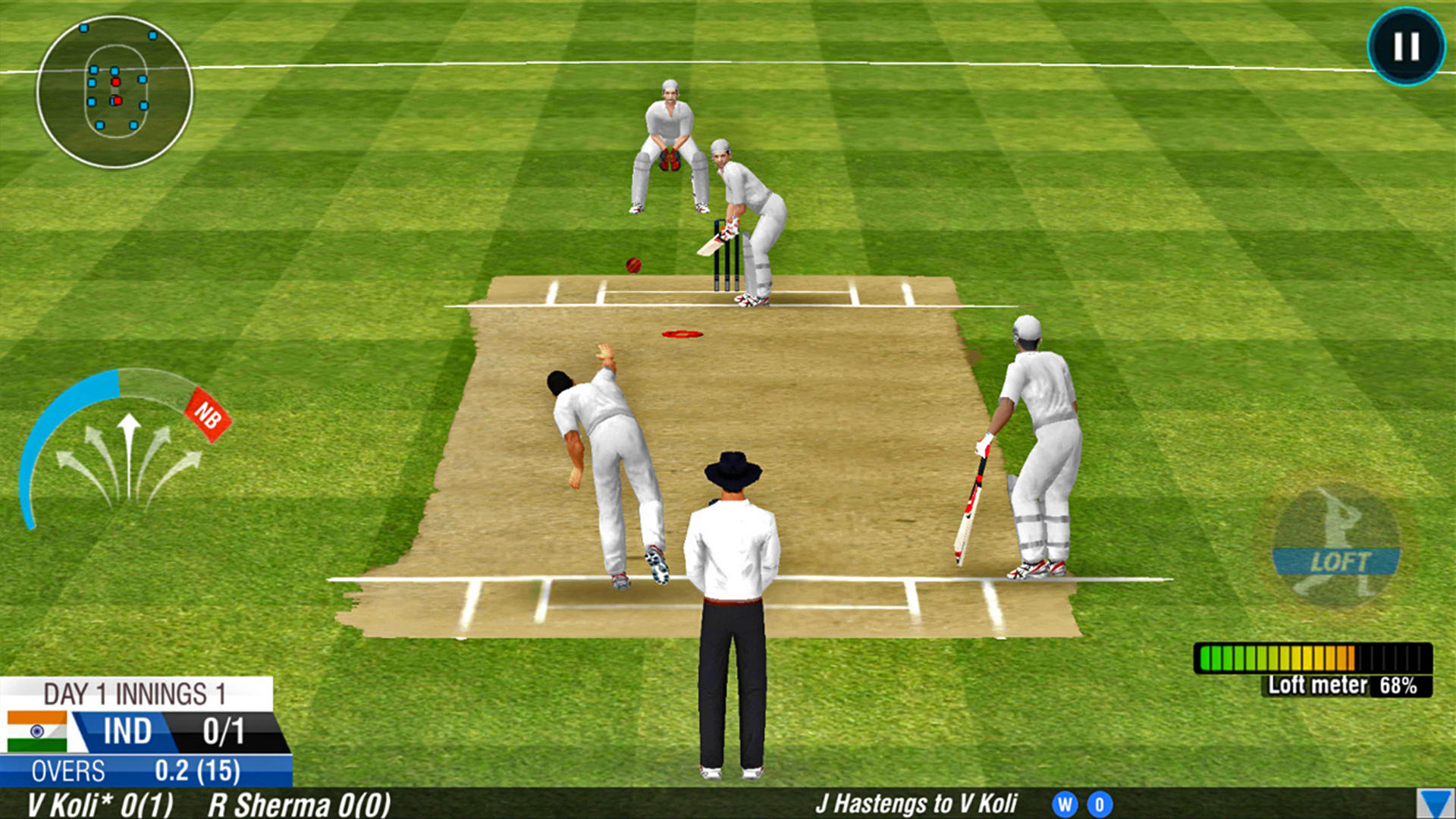Viewport: 1456px width, 819px height.
Task: Select the NB no-ball indicator badge
Action: [x=209, y=412]
